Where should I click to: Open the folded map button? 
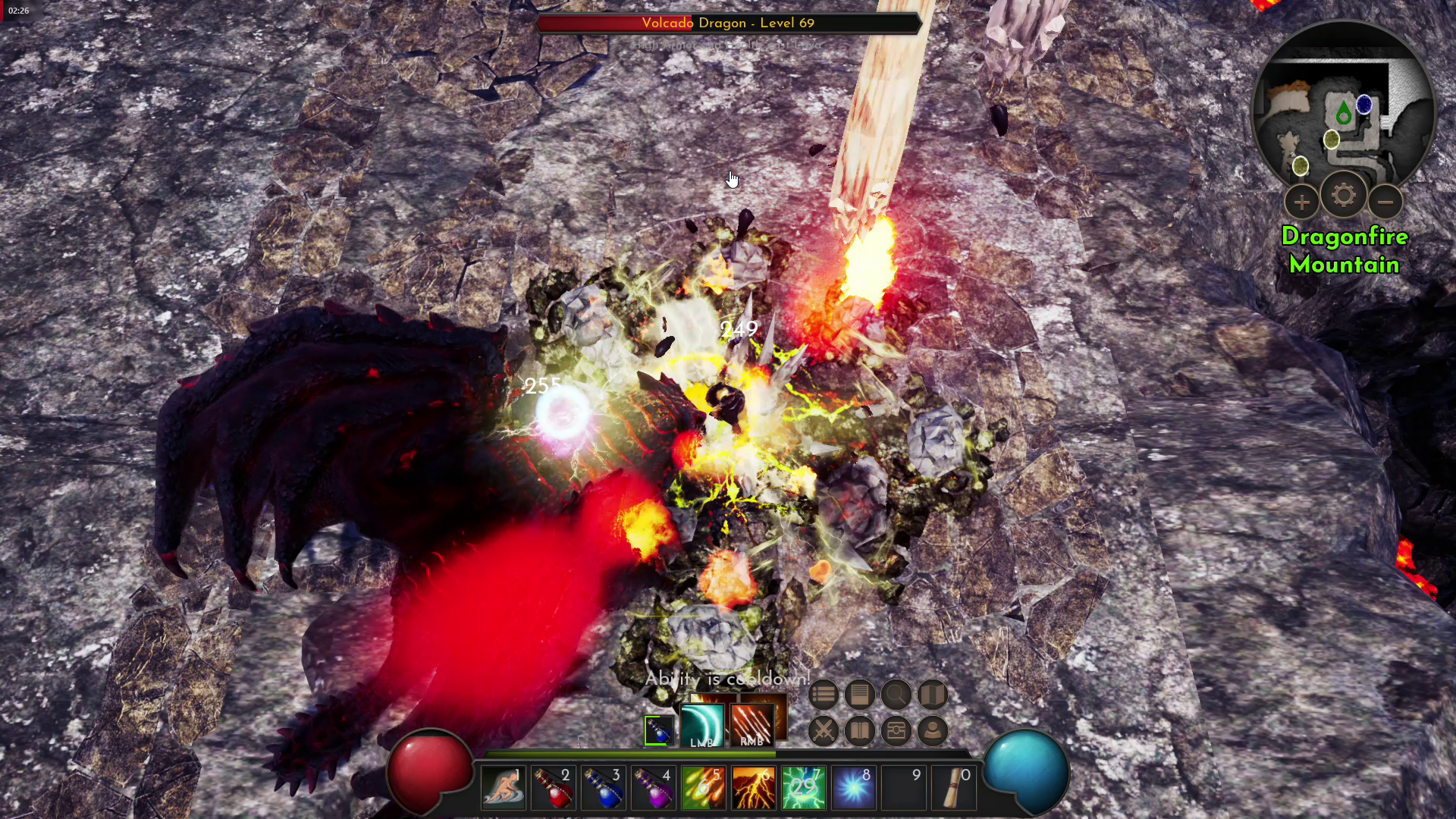[x=932, y=695]
